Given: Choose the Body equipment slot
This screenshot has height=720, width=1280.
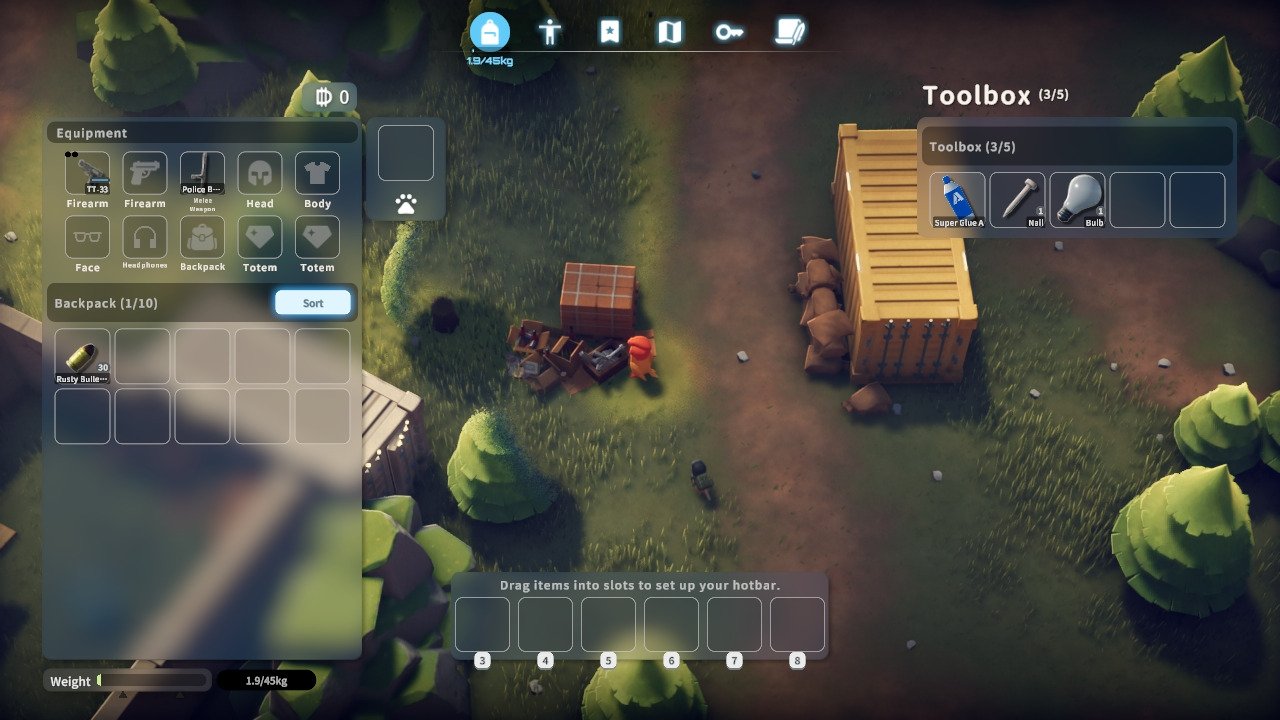Looking at the screenshot, I should [317, 174].
